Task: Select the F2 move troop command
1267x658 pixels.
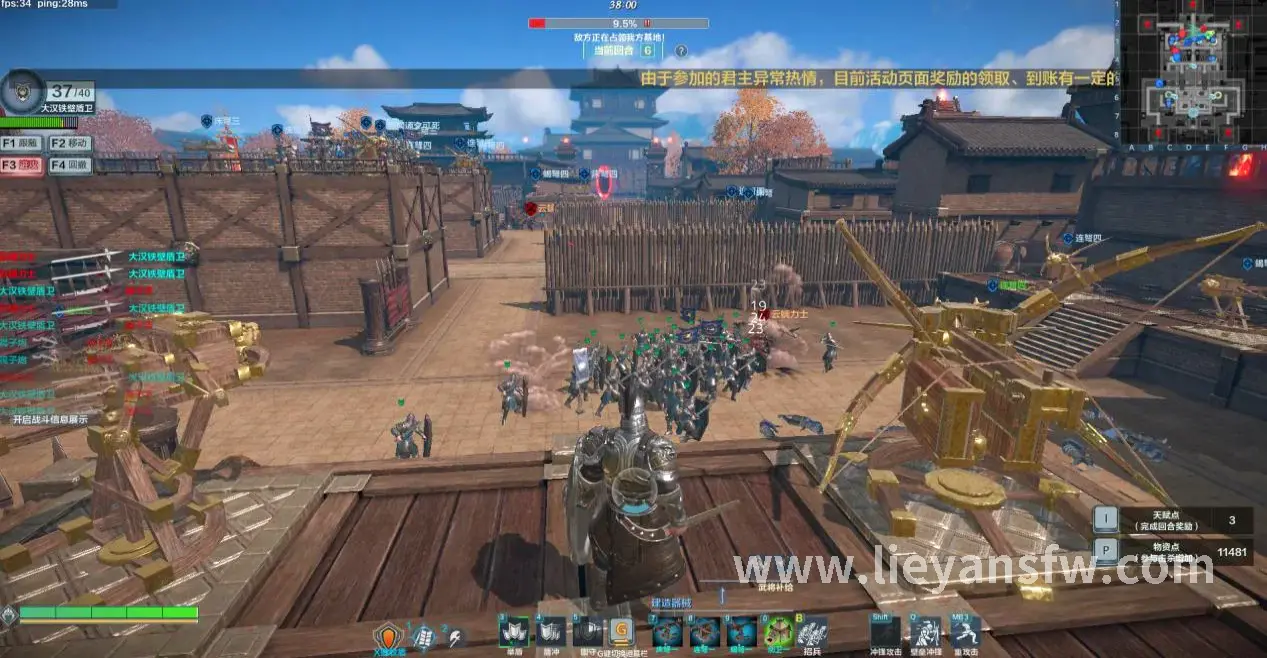Action: (70, 144)
